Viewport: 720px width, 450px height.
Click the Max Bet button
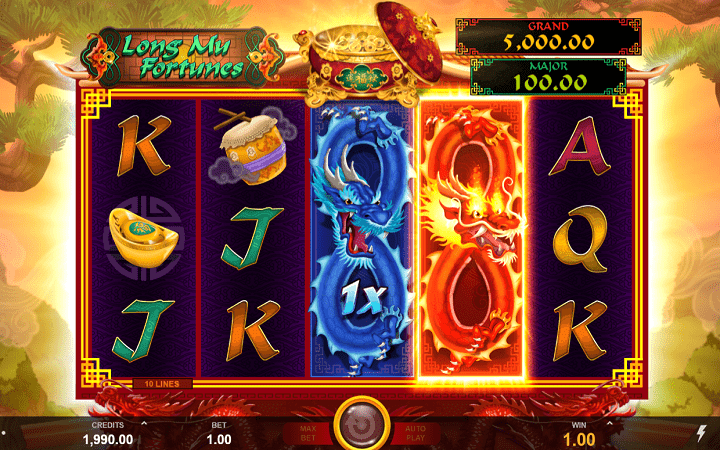click(307, 432)
